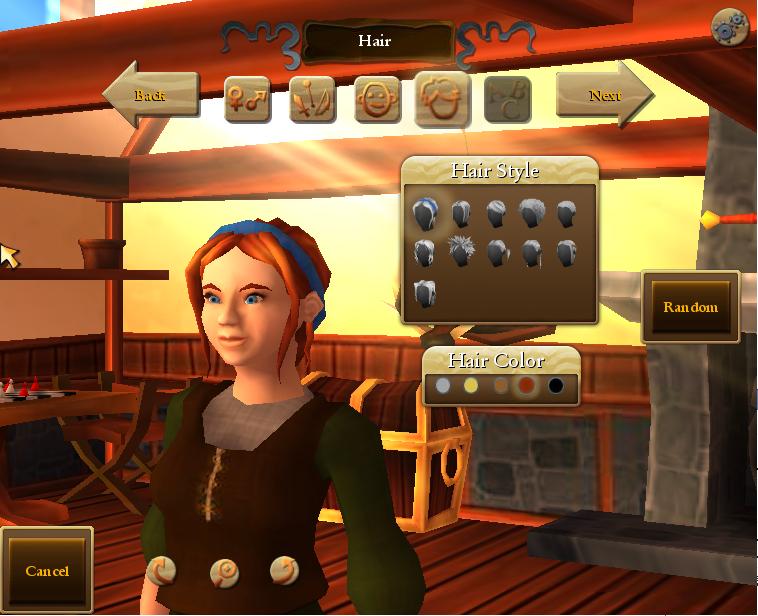Viewport: 758px width, 616px height.
Task: Pick the gray hair color swatch
Action: (444, 385)
